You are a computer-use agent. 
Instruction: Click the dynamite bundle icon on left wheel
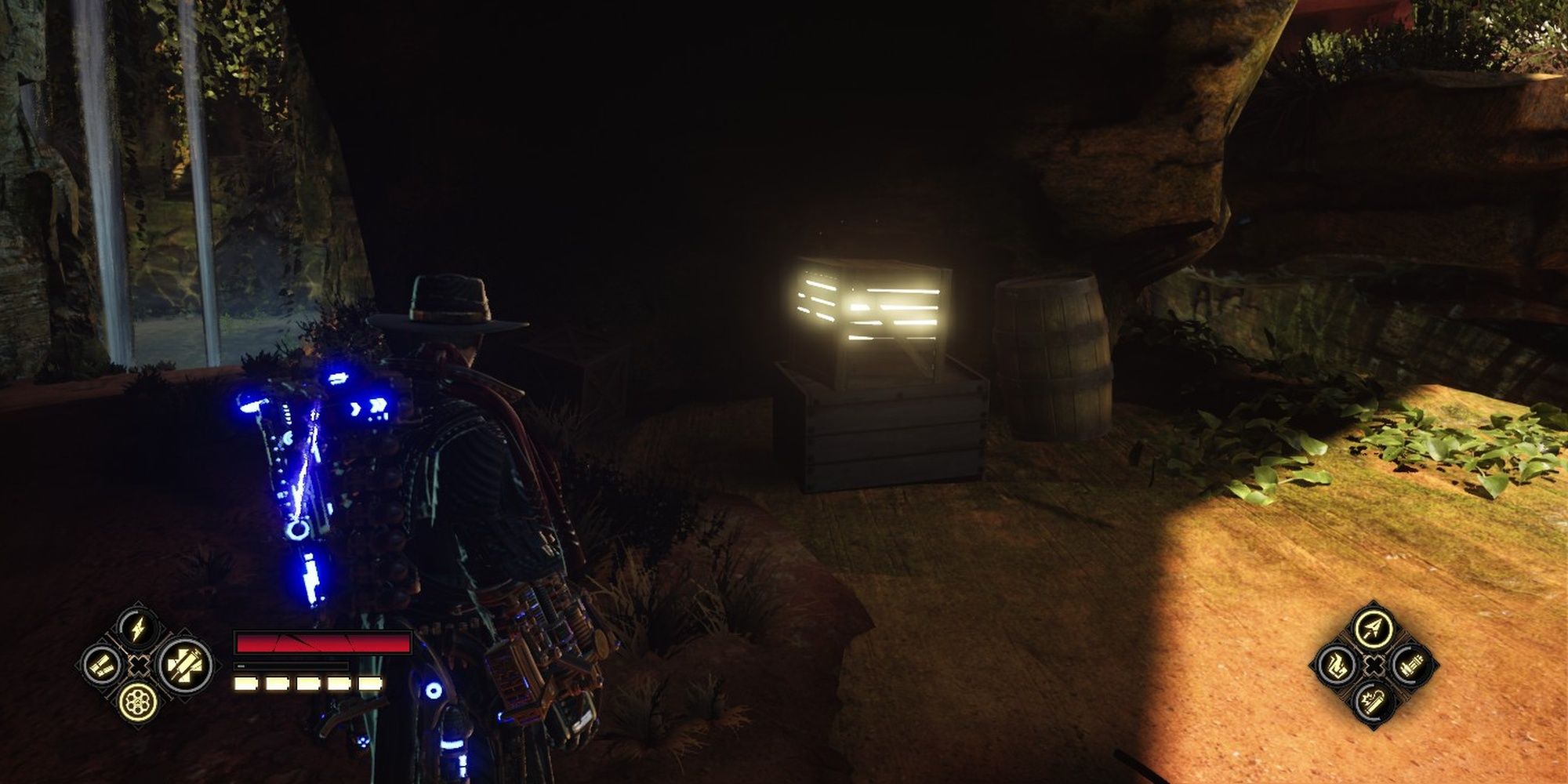103,666
